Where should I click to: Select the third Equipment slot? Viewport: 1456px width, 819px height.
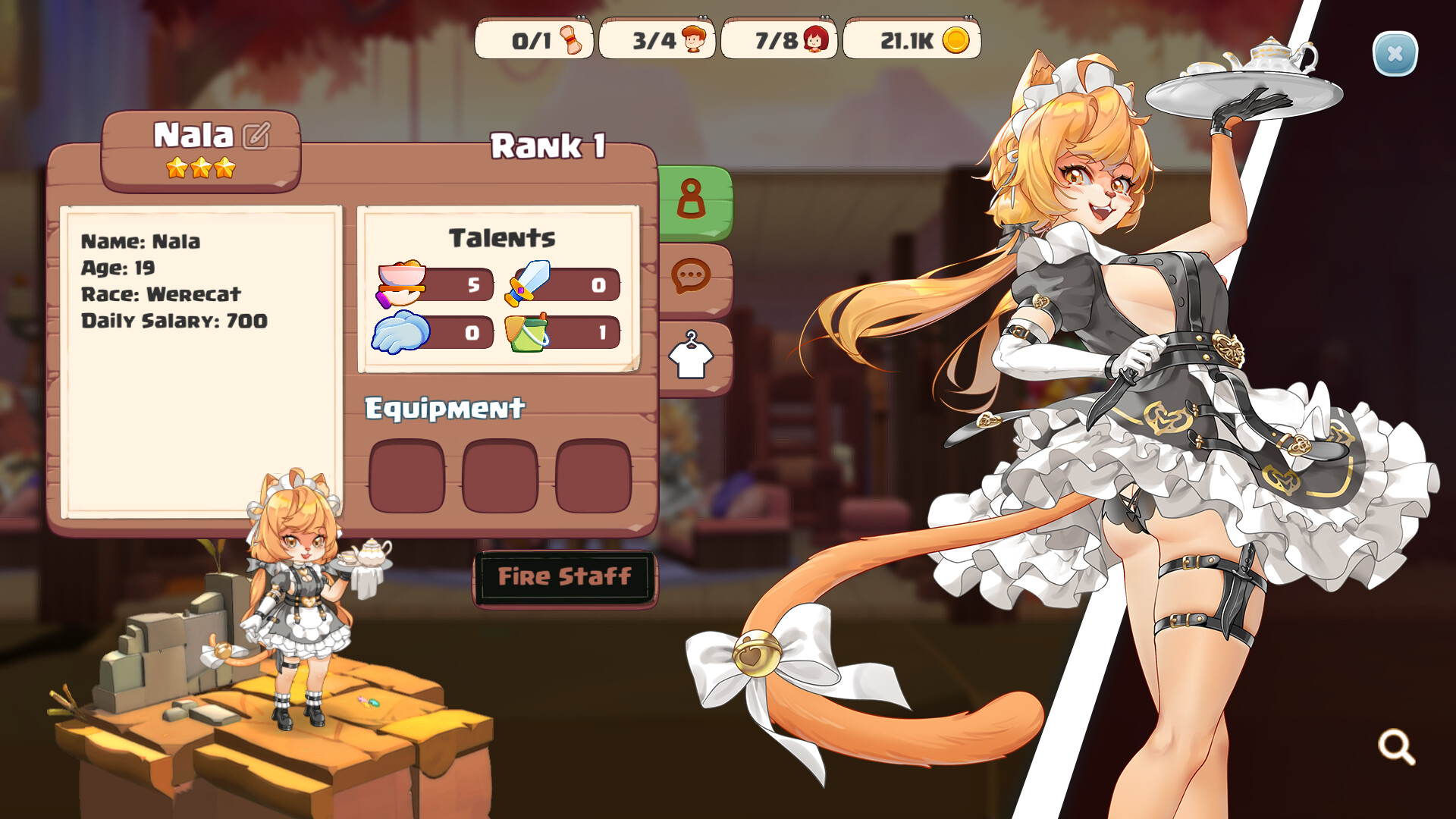click(x=594, y=476)
